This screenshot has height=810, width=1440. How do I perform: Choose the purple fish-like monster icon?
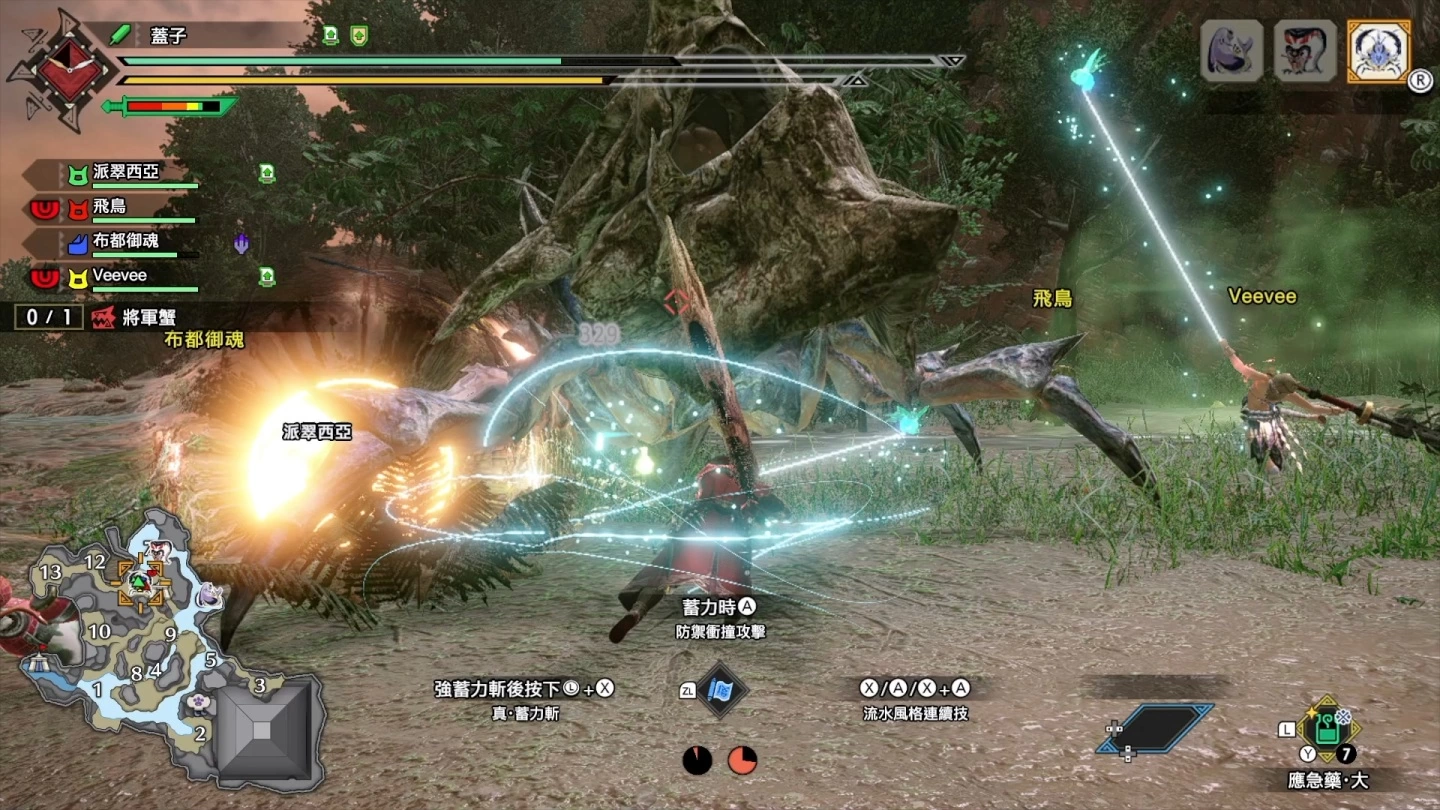[x=1231, y=51]
